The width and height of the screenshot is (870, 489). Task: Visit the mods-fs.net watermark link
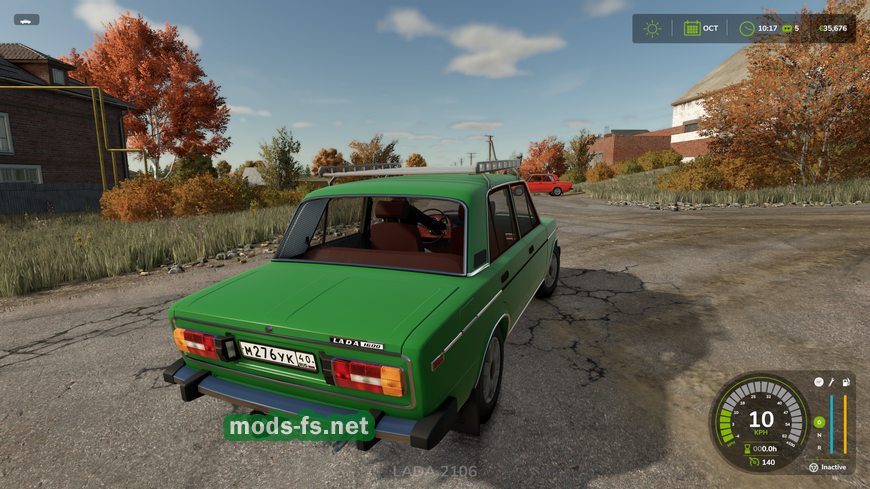[299, 428]
